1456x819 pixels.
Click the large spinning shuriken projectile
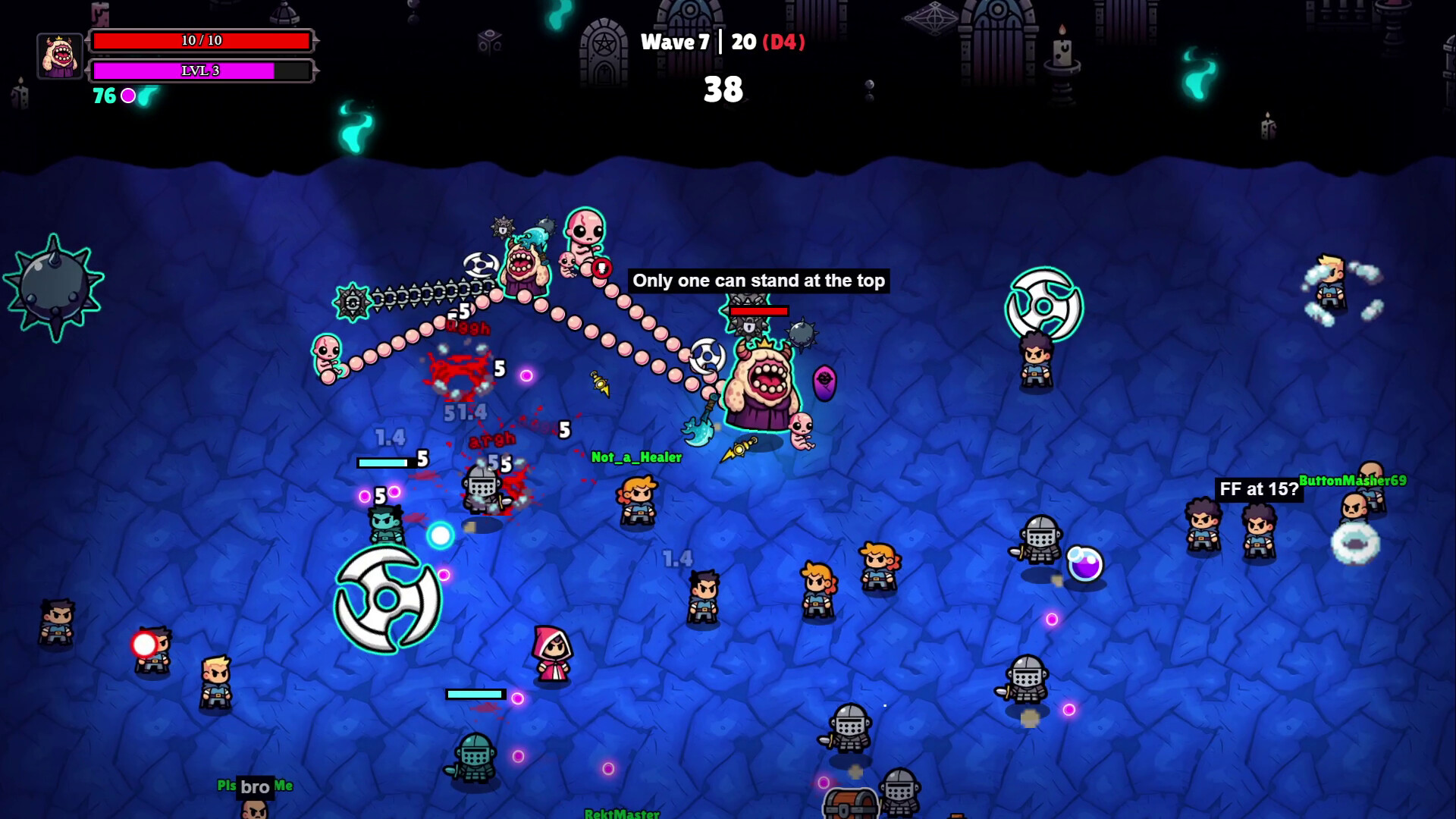pos(387,599)
